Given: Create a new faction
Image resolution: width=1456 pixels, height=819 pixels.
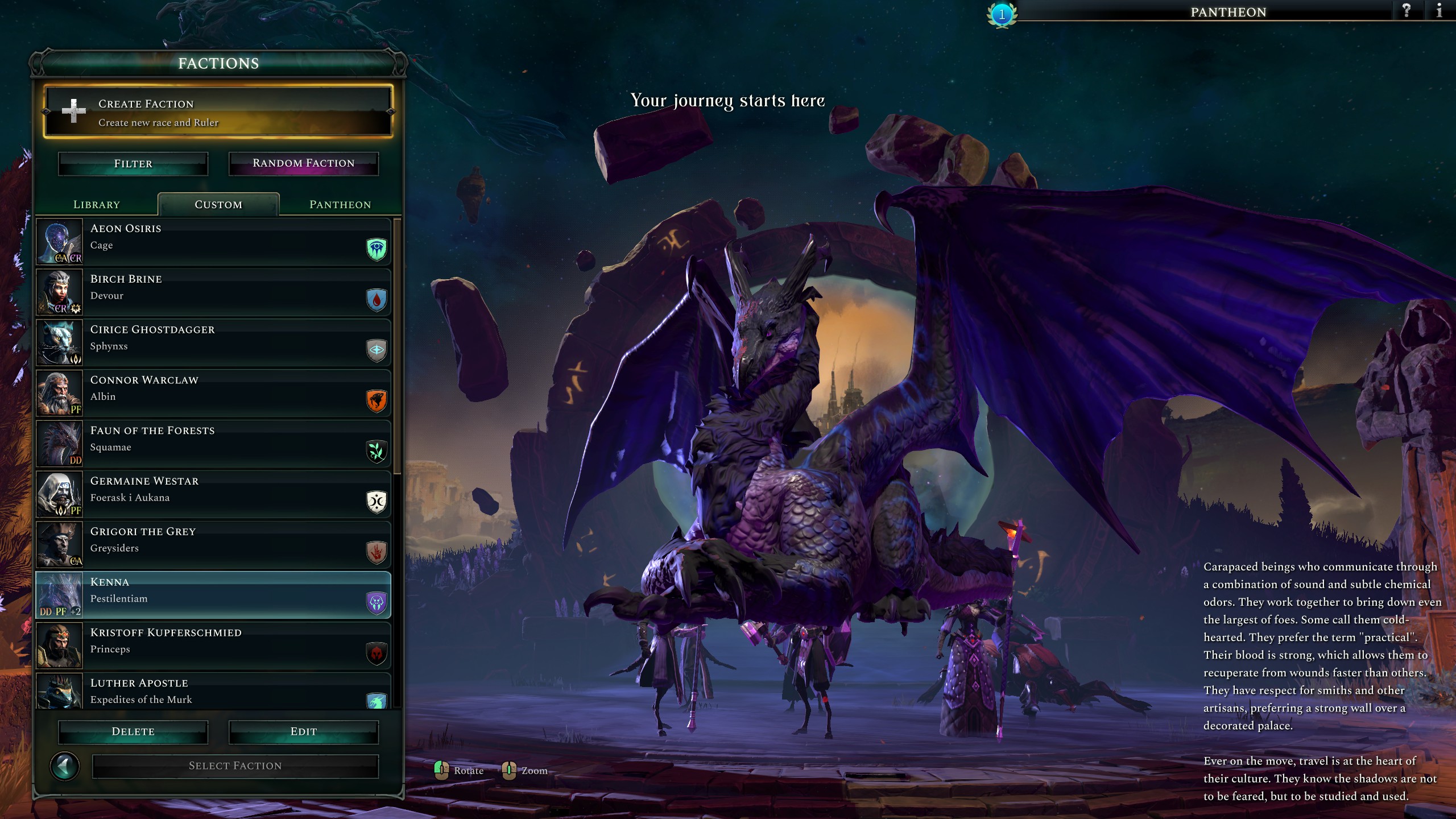Looking at the screenshot, I should point(218,112).
